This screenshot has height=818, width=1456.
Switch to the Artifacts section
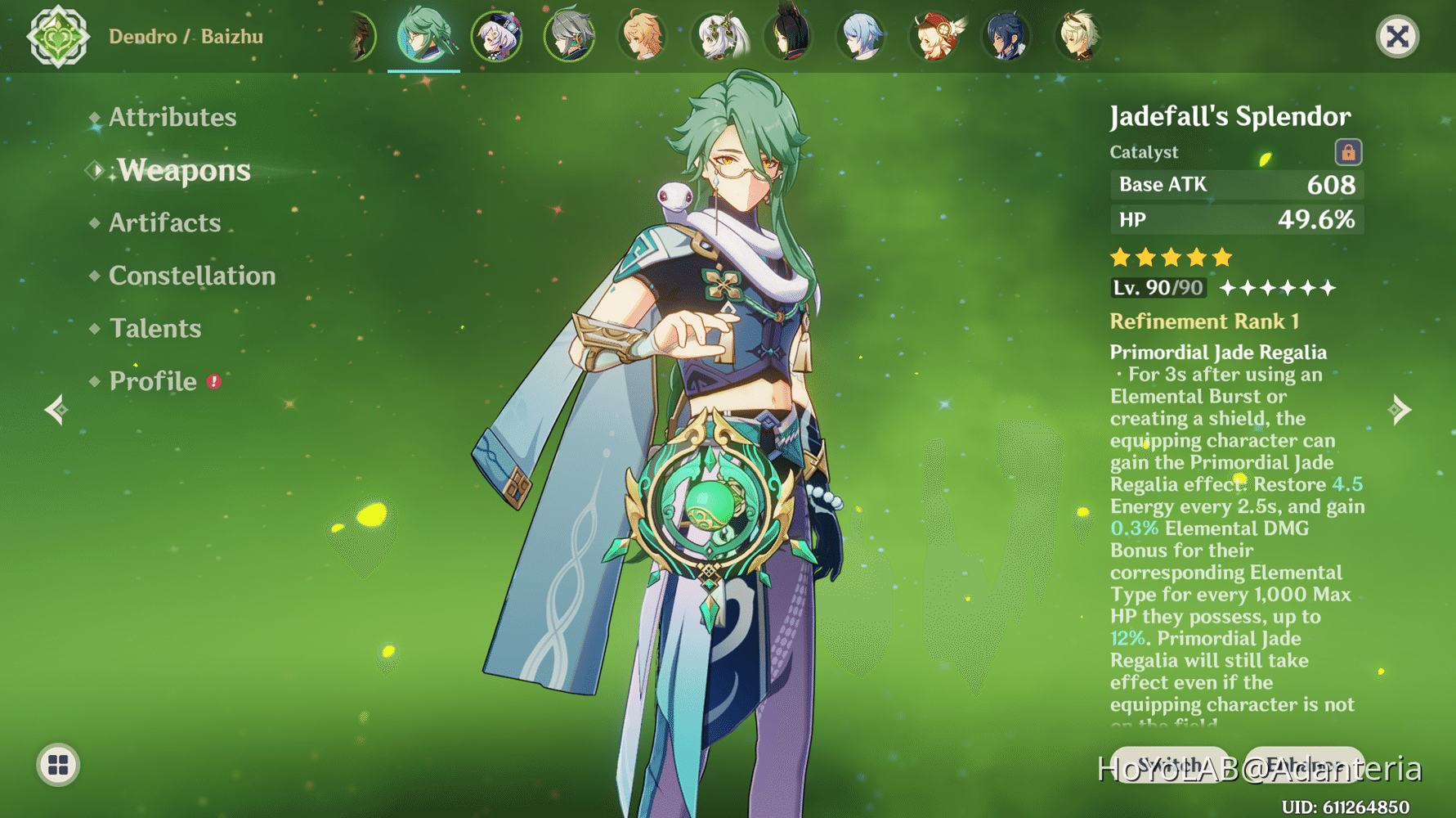point(164,222)
